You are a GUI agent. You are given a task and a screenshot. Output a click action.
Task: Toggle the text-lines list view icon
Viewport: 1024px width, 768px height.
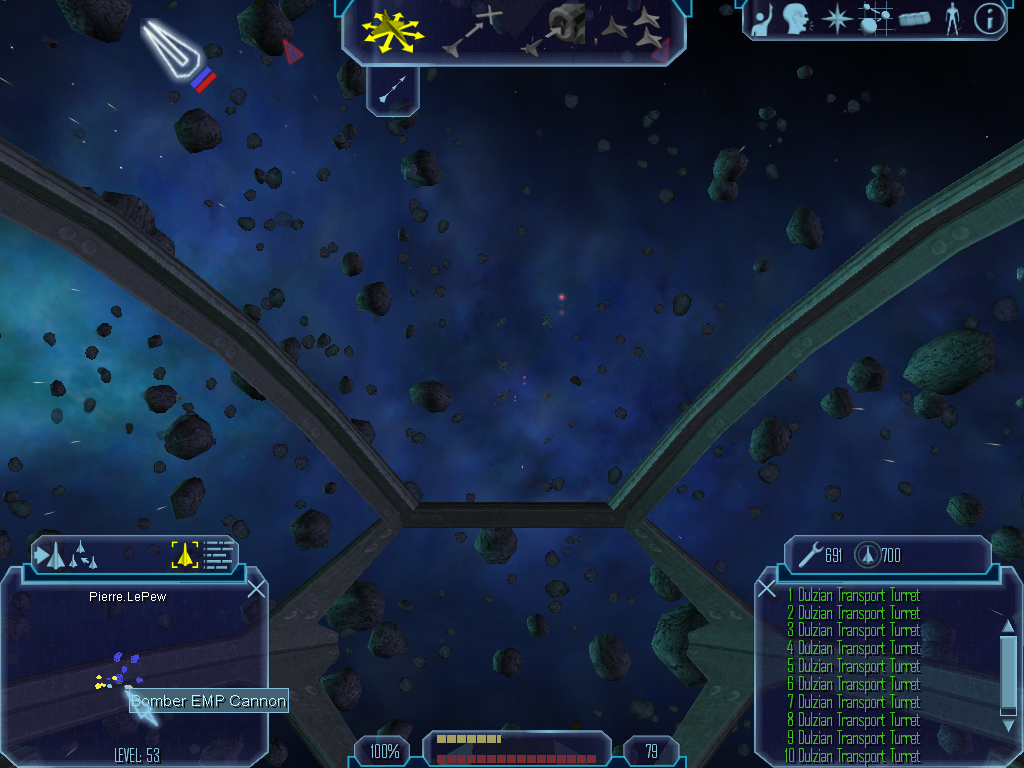coord(219,554)
